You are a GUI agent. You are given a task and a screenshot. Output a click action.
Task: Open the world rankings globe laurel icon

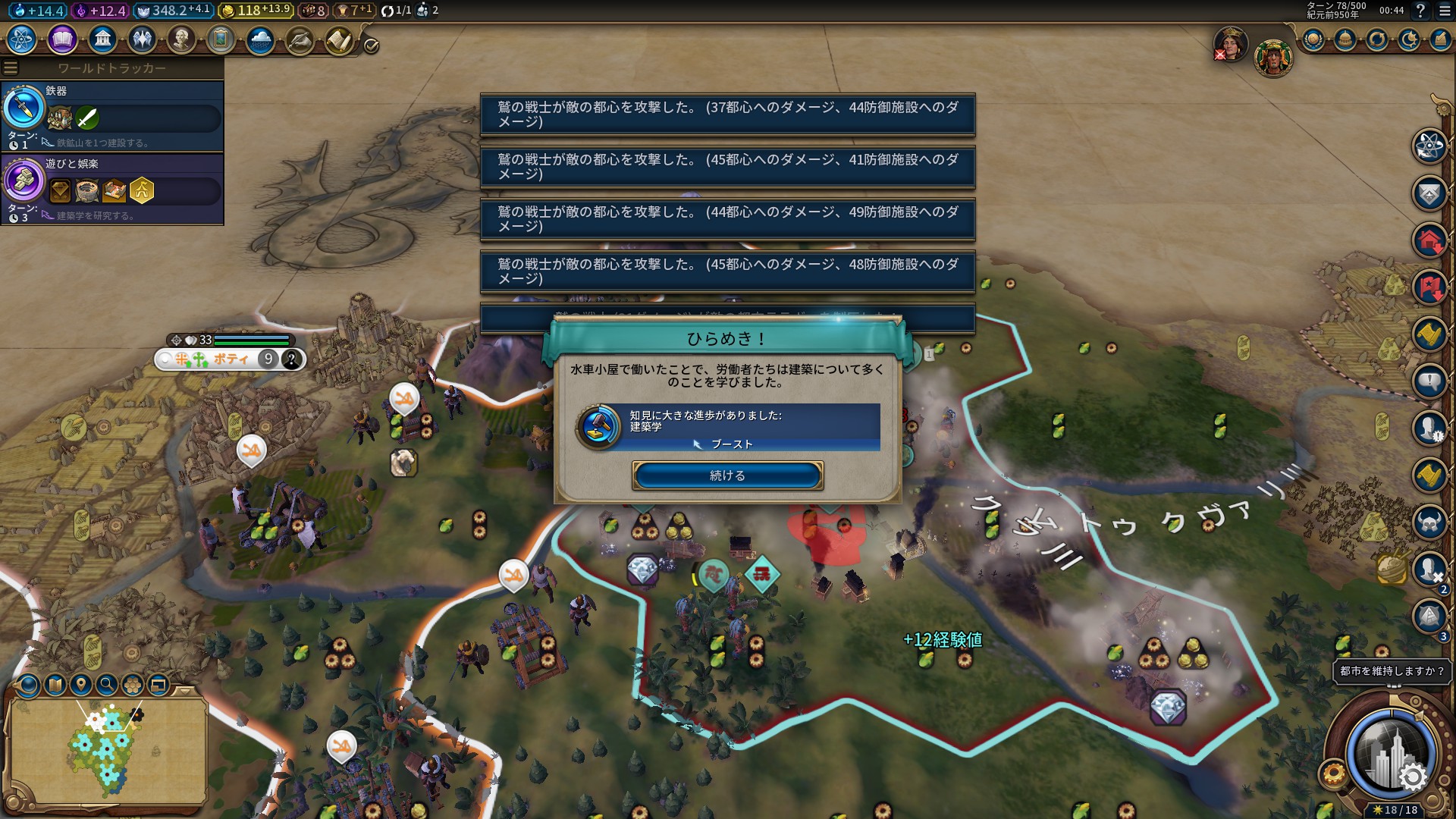[1313, 39]
